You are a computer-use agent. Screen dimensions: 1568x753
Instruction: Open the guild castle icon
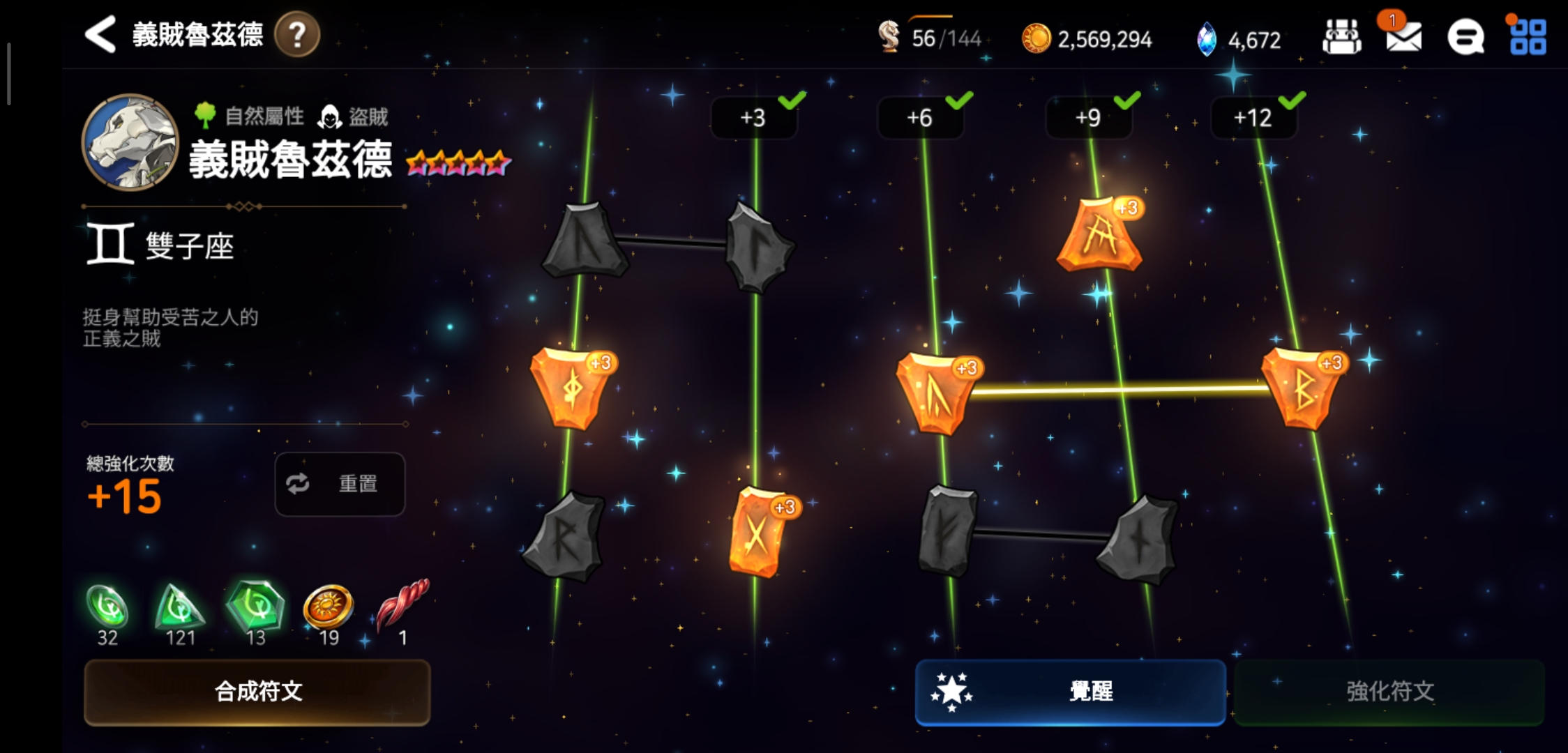(x=1341, y=36)
